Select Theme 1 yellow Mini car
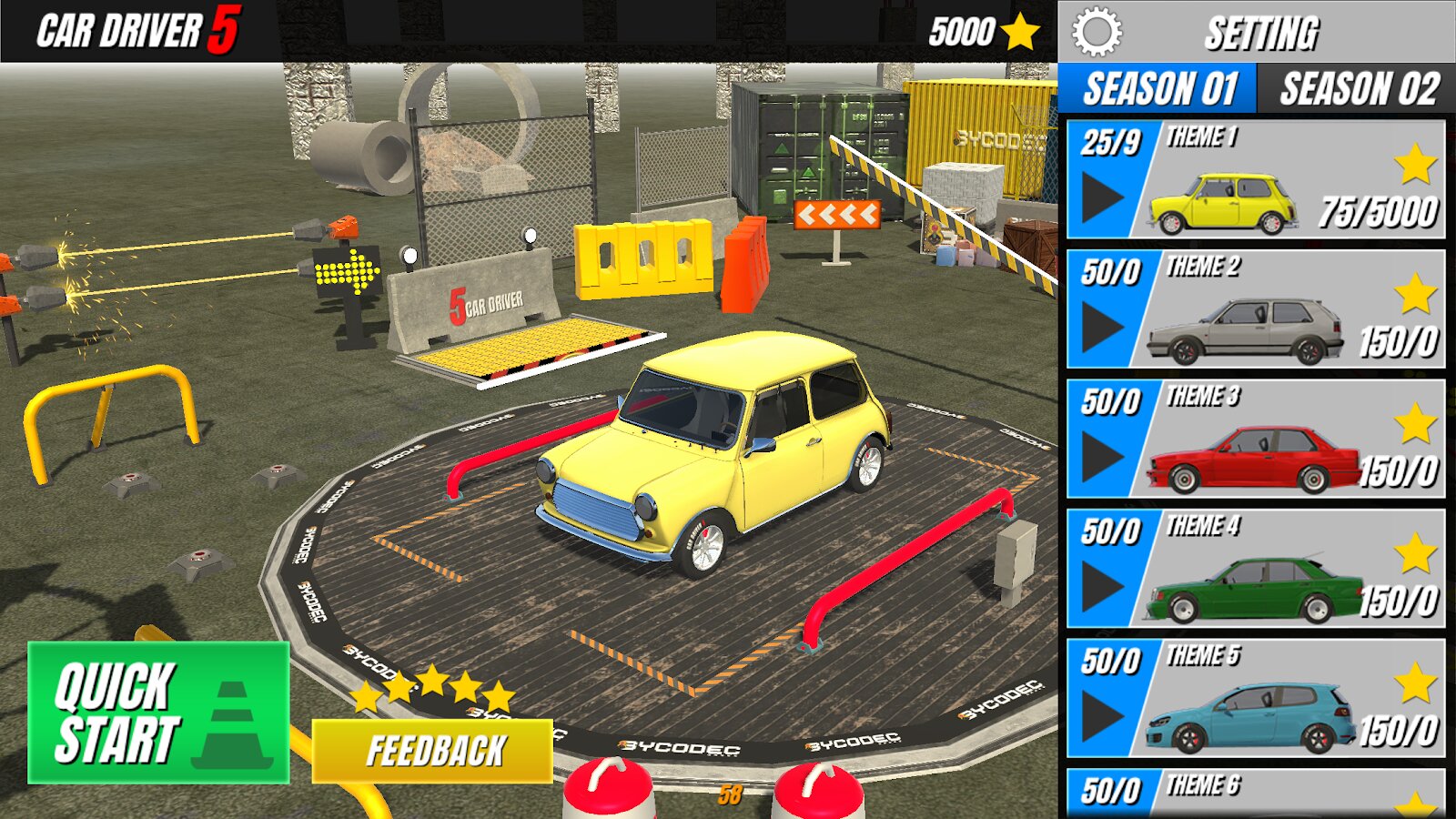1456x819 pixels. (x=1224, y=202)
